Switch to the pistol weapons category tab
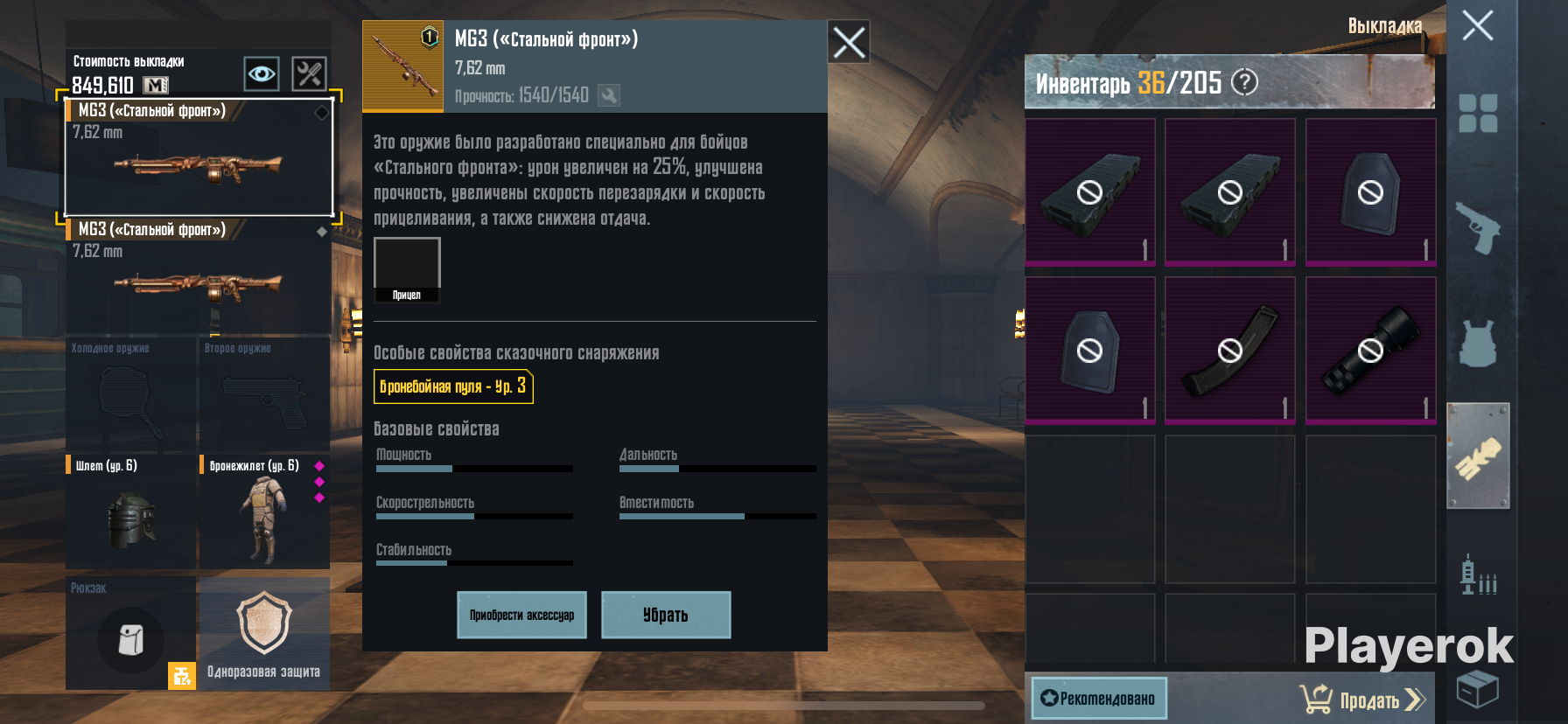 pyautogui.click(x=1478, y=227)
